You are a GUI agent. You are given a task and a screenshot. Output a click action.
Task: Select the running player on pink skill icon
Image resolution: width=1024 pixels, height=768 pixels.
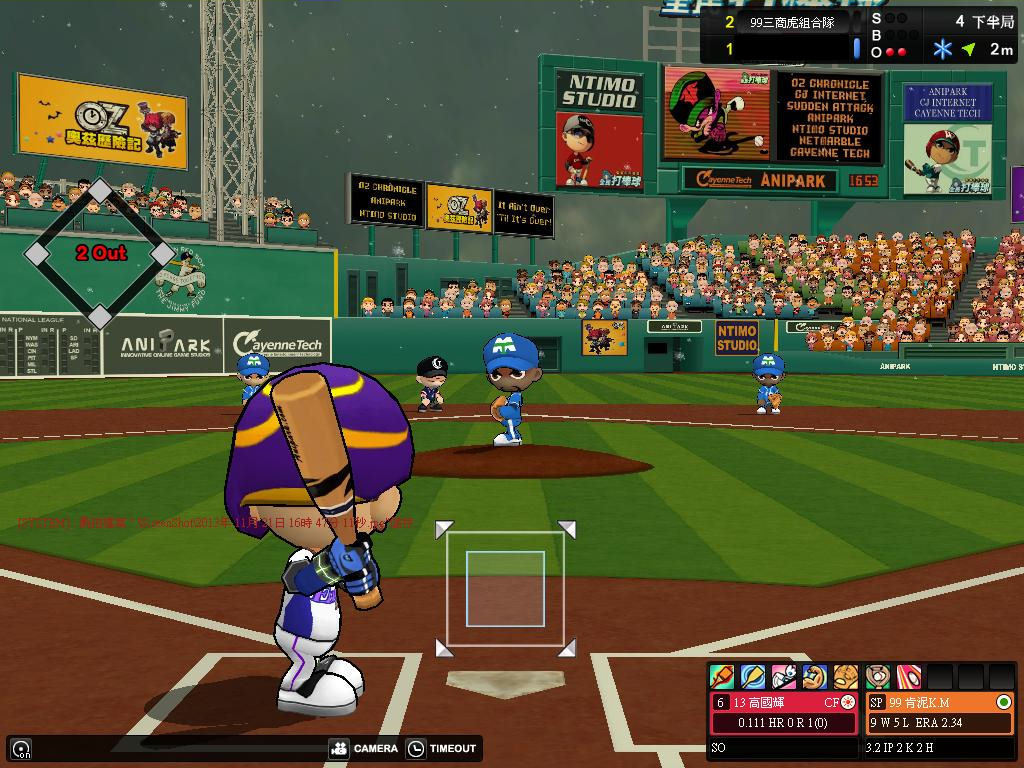[784, 677]
